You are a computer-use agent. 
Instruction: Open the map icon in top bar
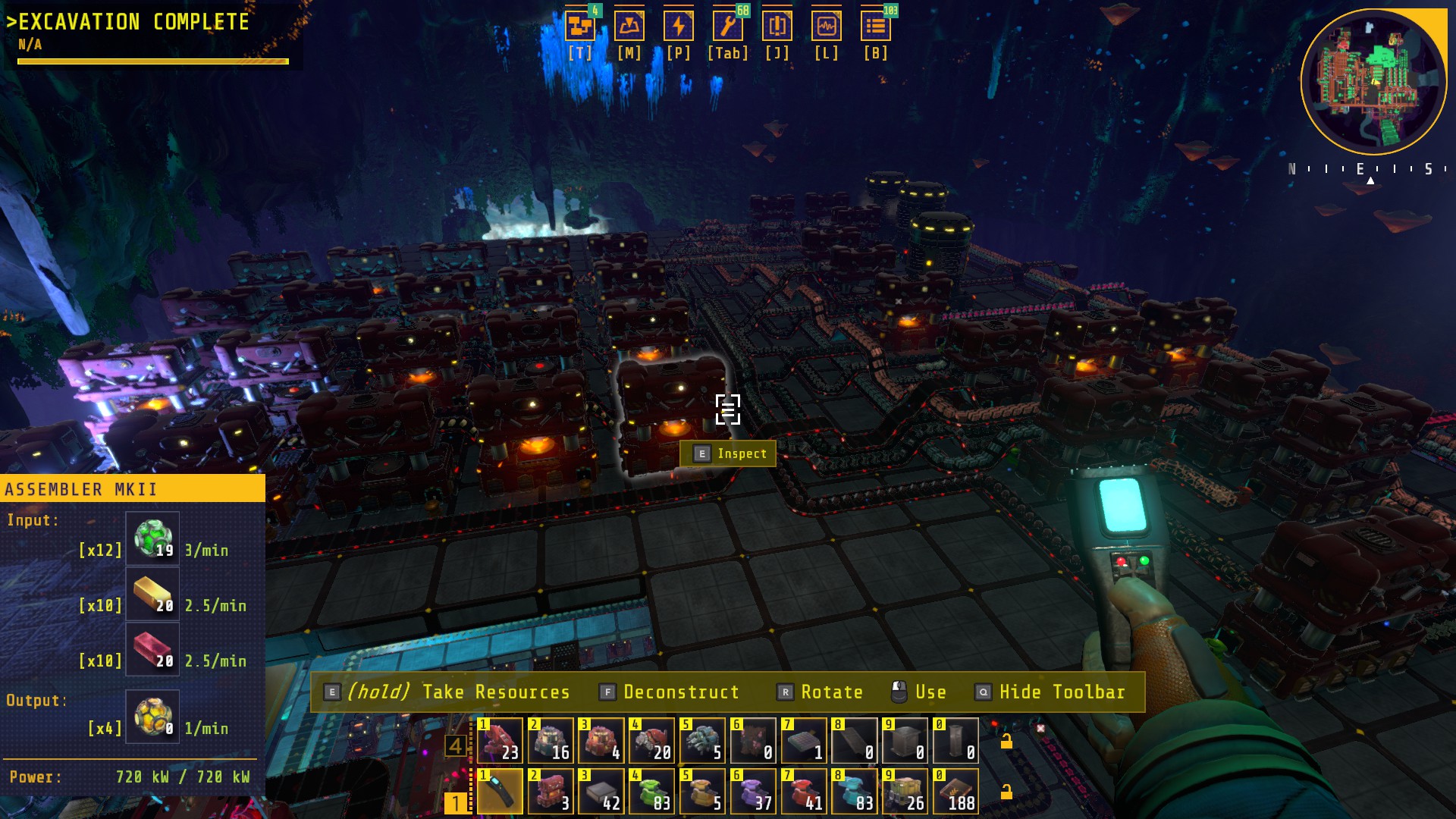(629, 27)
